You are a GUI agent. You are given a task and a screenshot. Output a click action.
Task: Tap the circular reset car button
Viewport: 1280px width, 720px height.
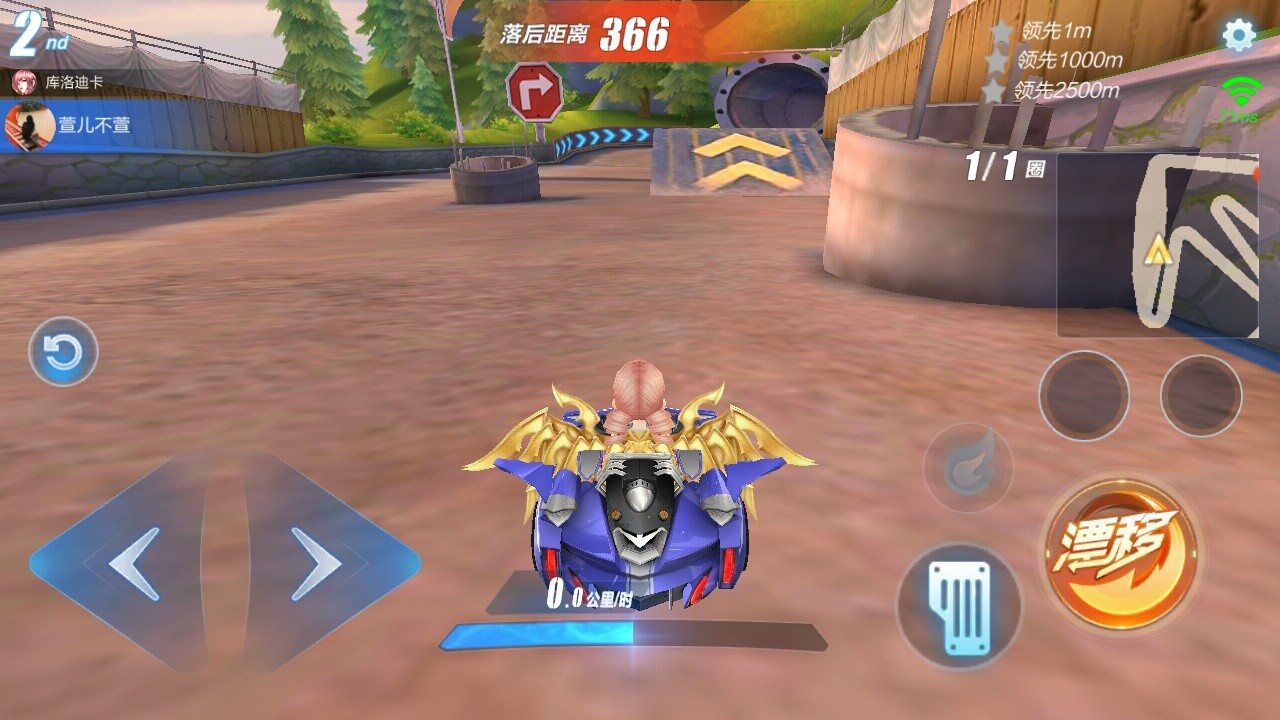(x=63, y=352)
